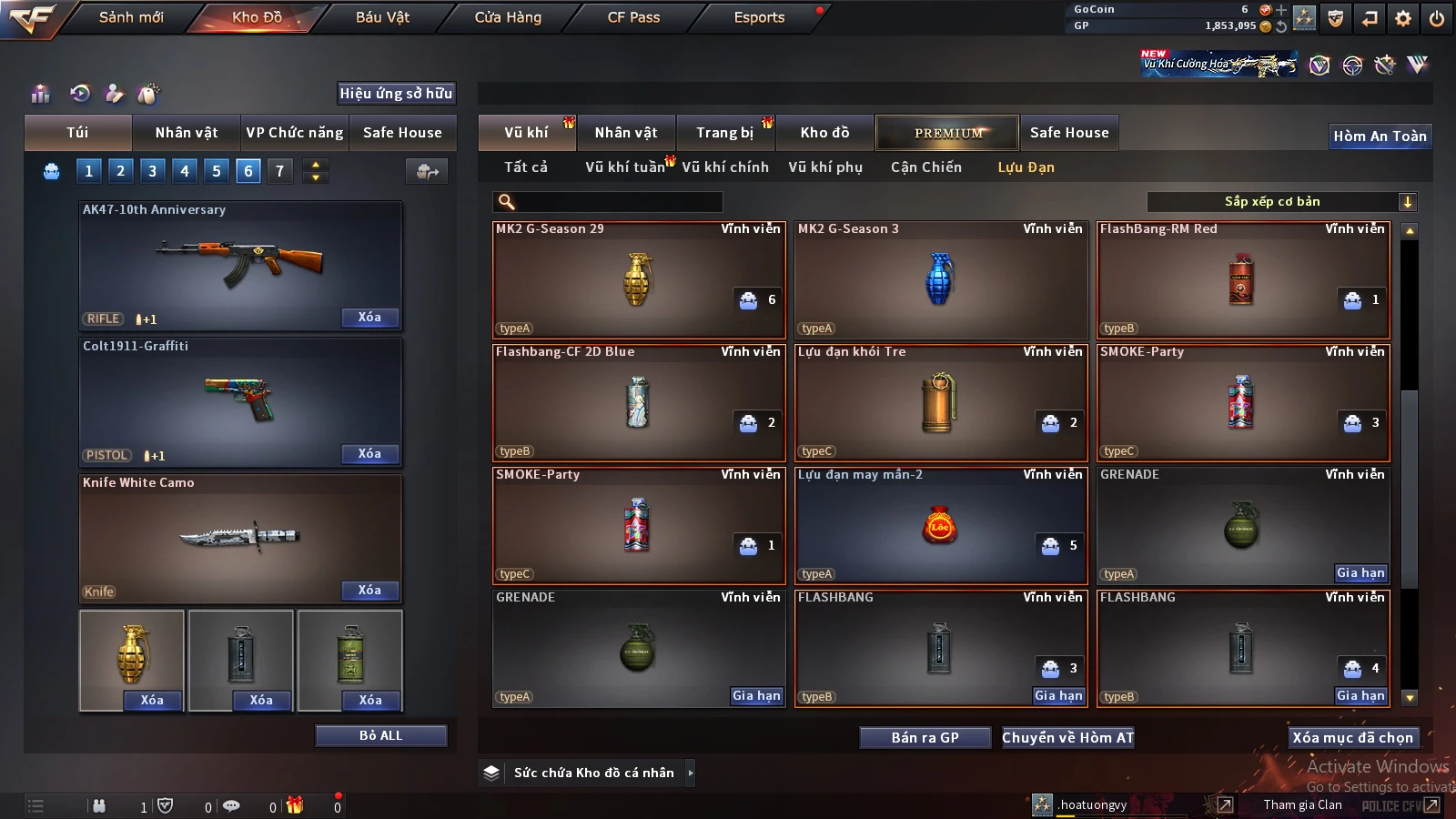Screen dimensions: 1456x819
Task: Open the Cận Chiến melee category
Action: pyautogui.click(x=925, y=167)
